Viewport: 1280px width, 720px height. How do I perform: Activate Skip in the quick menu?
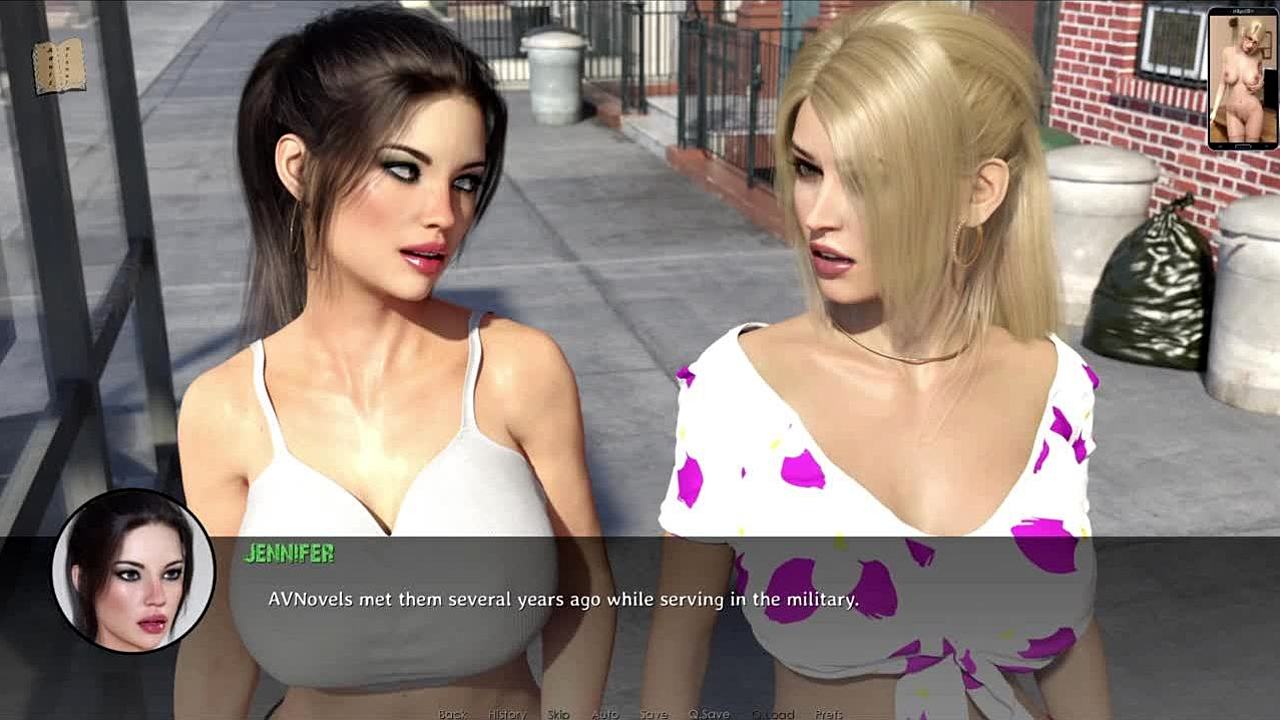[x=558, y=714]
